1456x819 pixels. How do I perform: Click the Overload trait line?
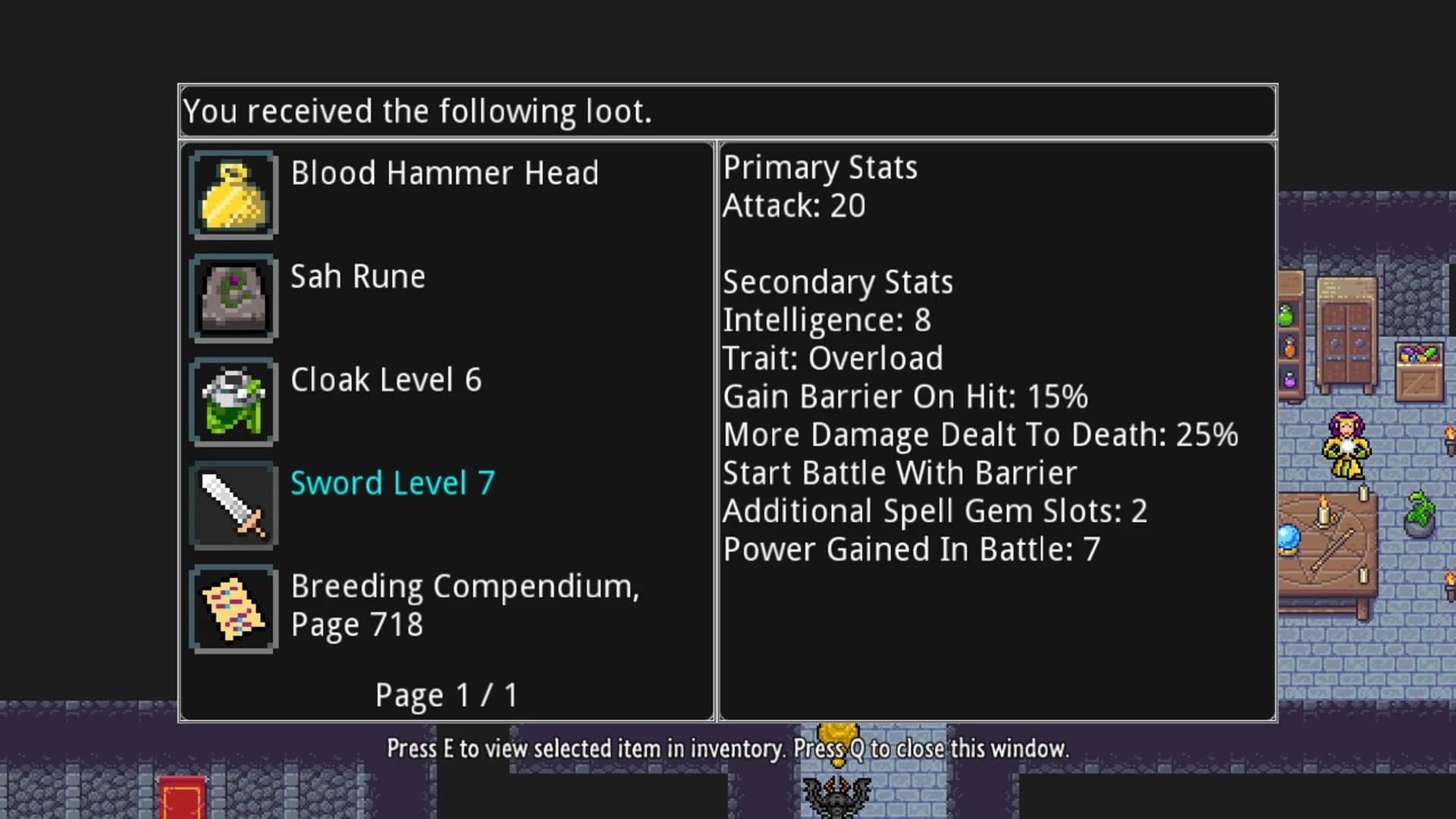coord(833,358)
